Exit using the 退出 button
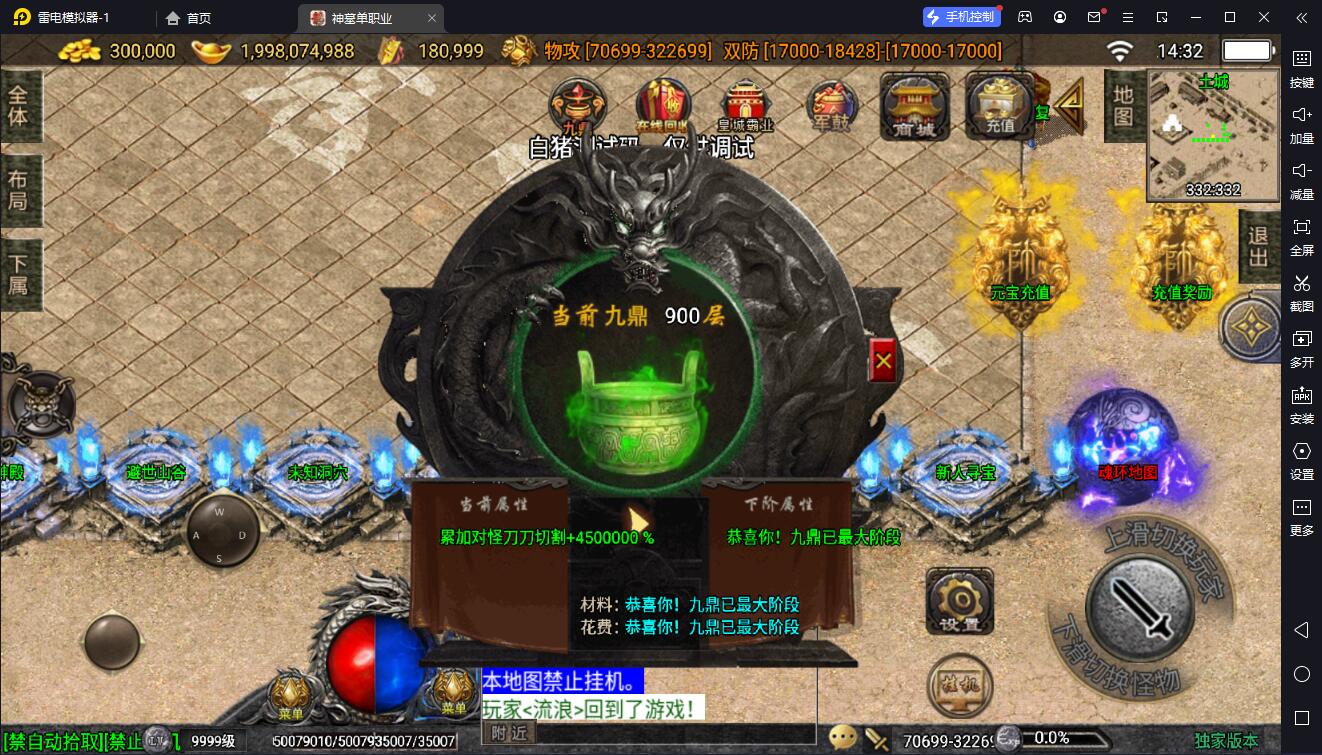Image resolution: width=1322 pixels, height=755 pixels. pos(1258,246)
